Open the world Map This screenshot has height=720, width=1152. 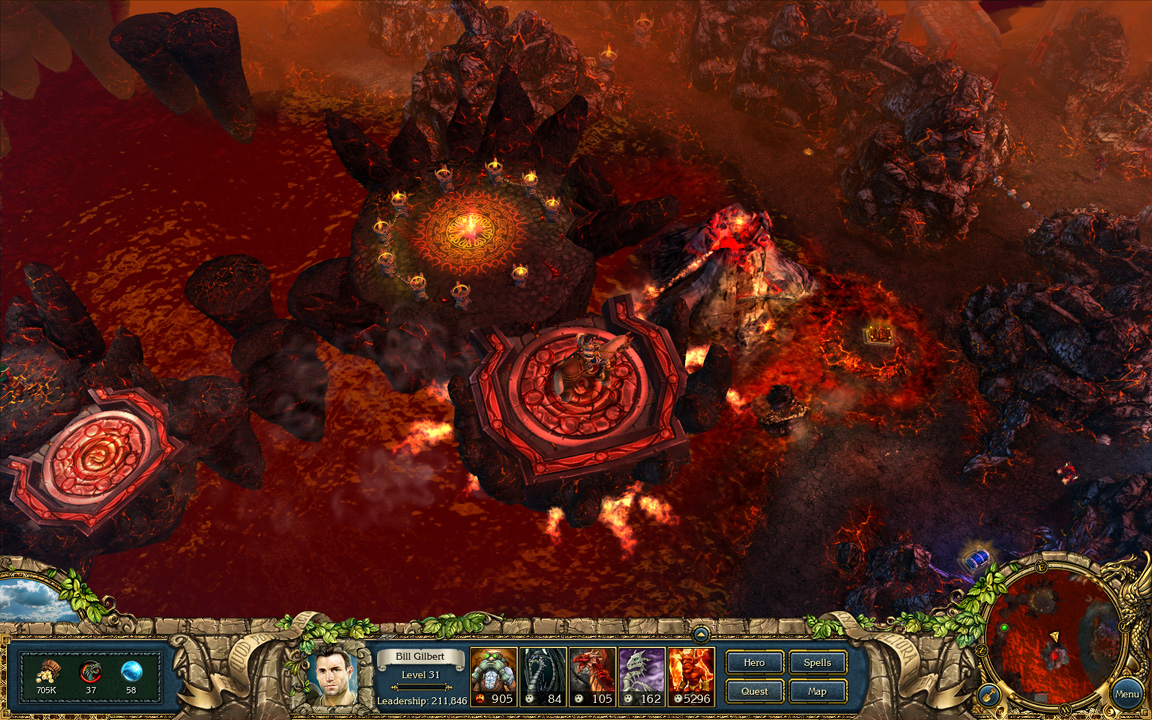pos(817,691)
